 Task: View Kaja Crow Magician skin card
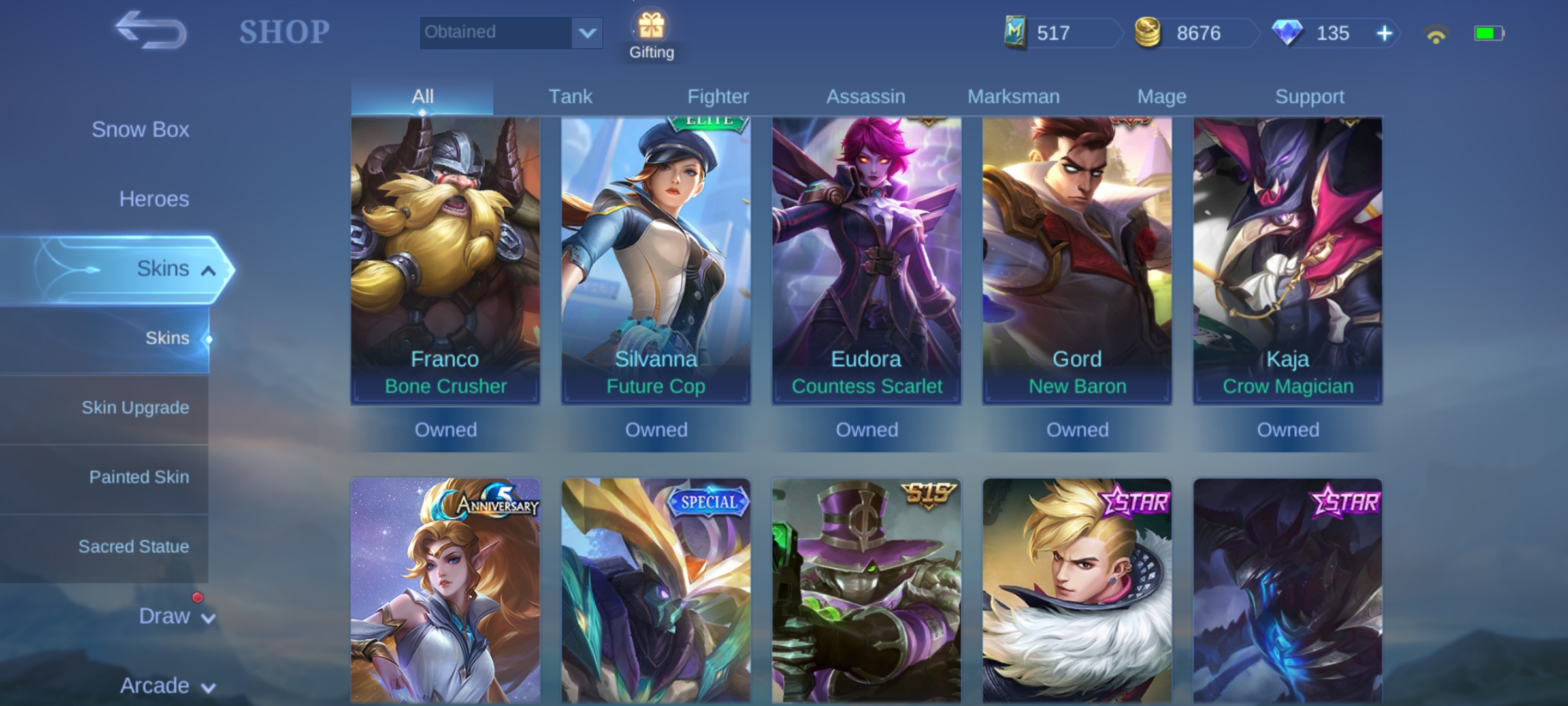(1288, 261)
